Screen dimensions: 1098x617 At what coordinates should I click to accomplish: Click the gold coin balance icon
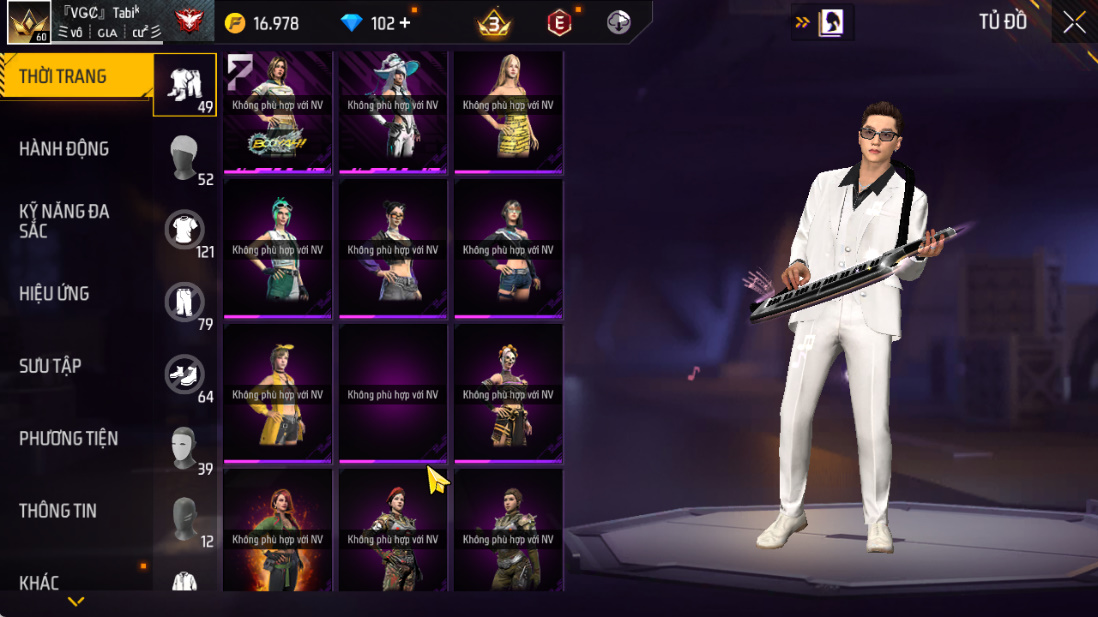pyautogui.click(x=235, y=23)
